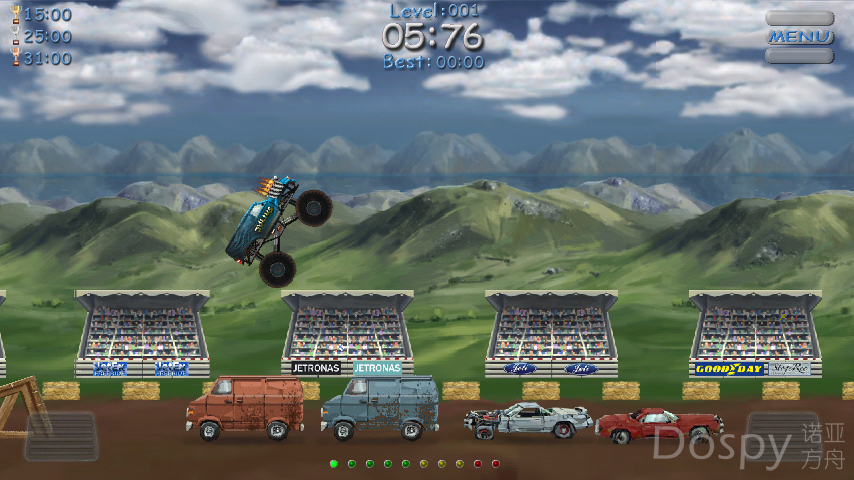Viewport: 854px width, 480px height.
Task: Open the MENU button
Action: pos(800,37)
